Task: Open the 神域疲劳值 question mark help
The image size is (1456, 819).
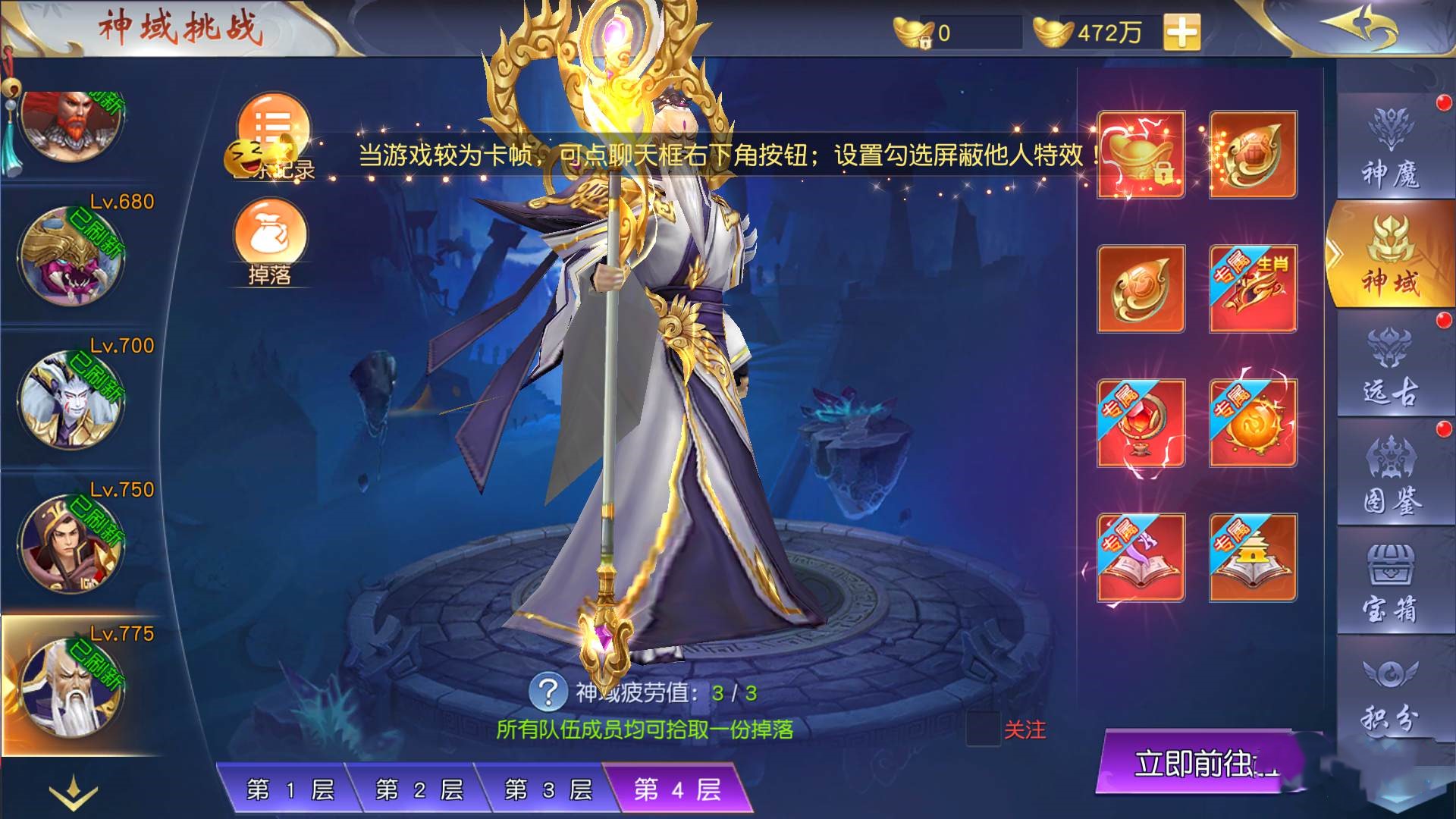Action: pos(548,692)
